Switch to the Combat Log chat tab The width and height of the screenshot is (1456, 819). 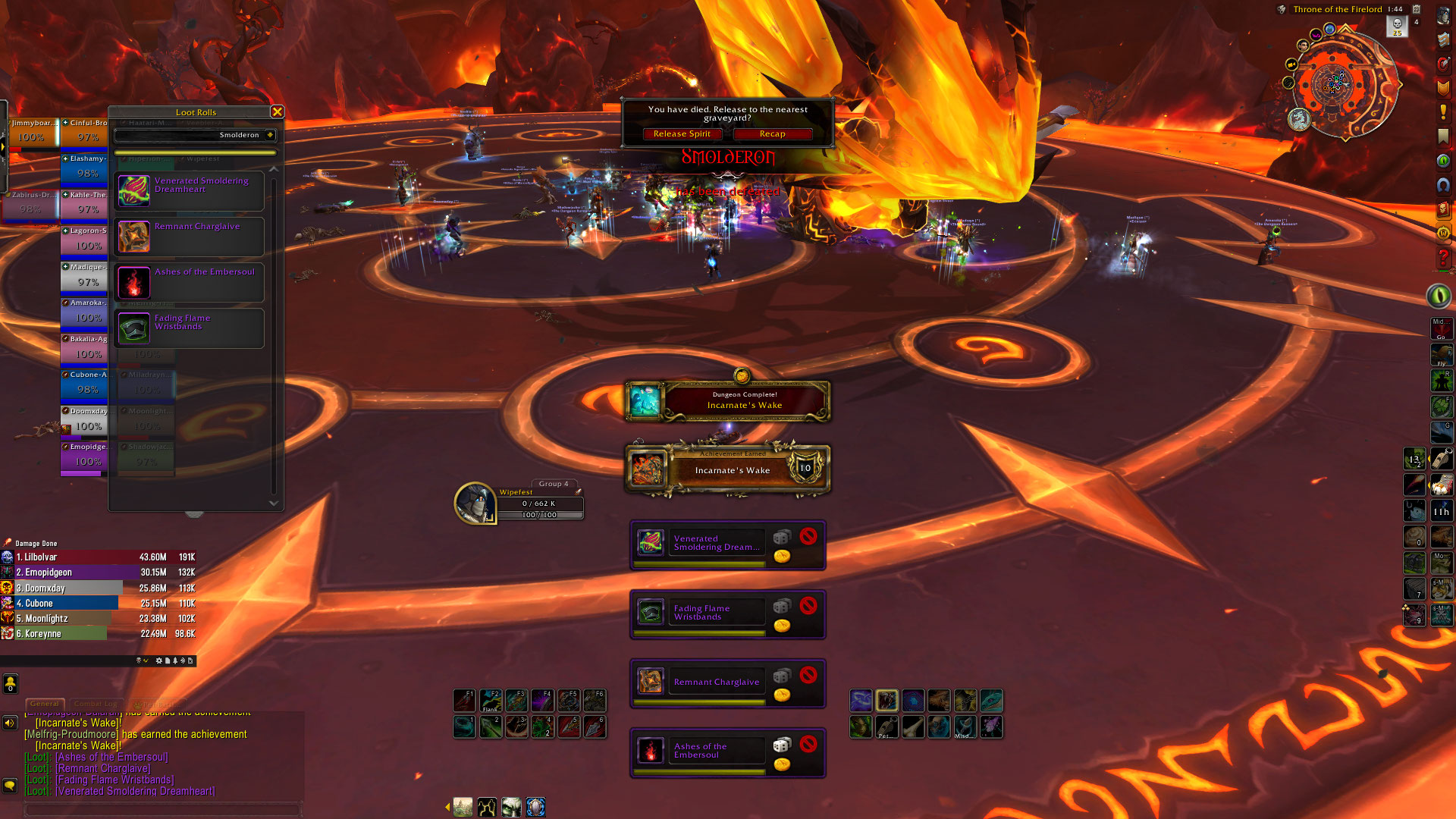click(96, 704)
